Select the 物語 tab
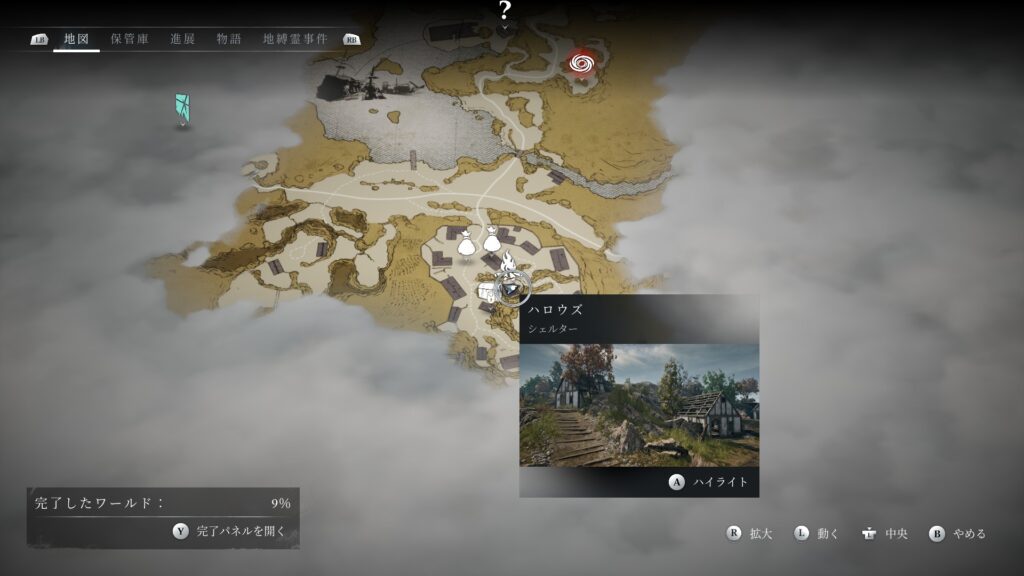Image resolution: width=1024 pixels, height=576 pixels. pos(229,40)
